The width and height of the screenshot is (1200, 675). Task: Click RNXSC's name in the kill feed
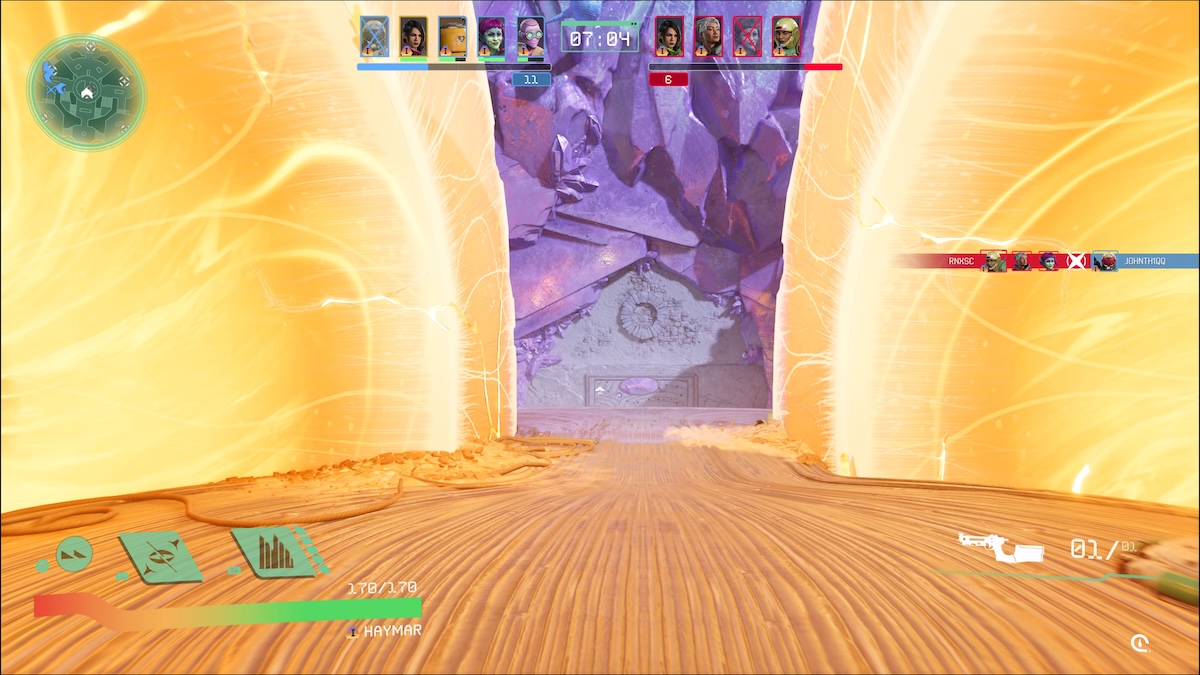(962, 261)
